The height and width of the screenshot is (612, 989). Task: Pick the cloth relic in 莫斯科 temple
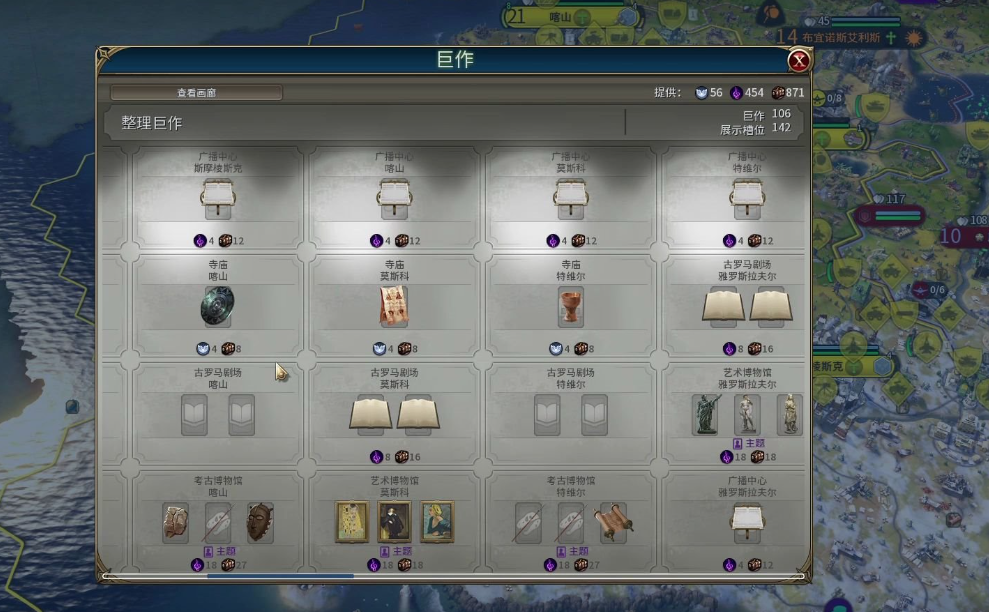[x=394, y=306]
